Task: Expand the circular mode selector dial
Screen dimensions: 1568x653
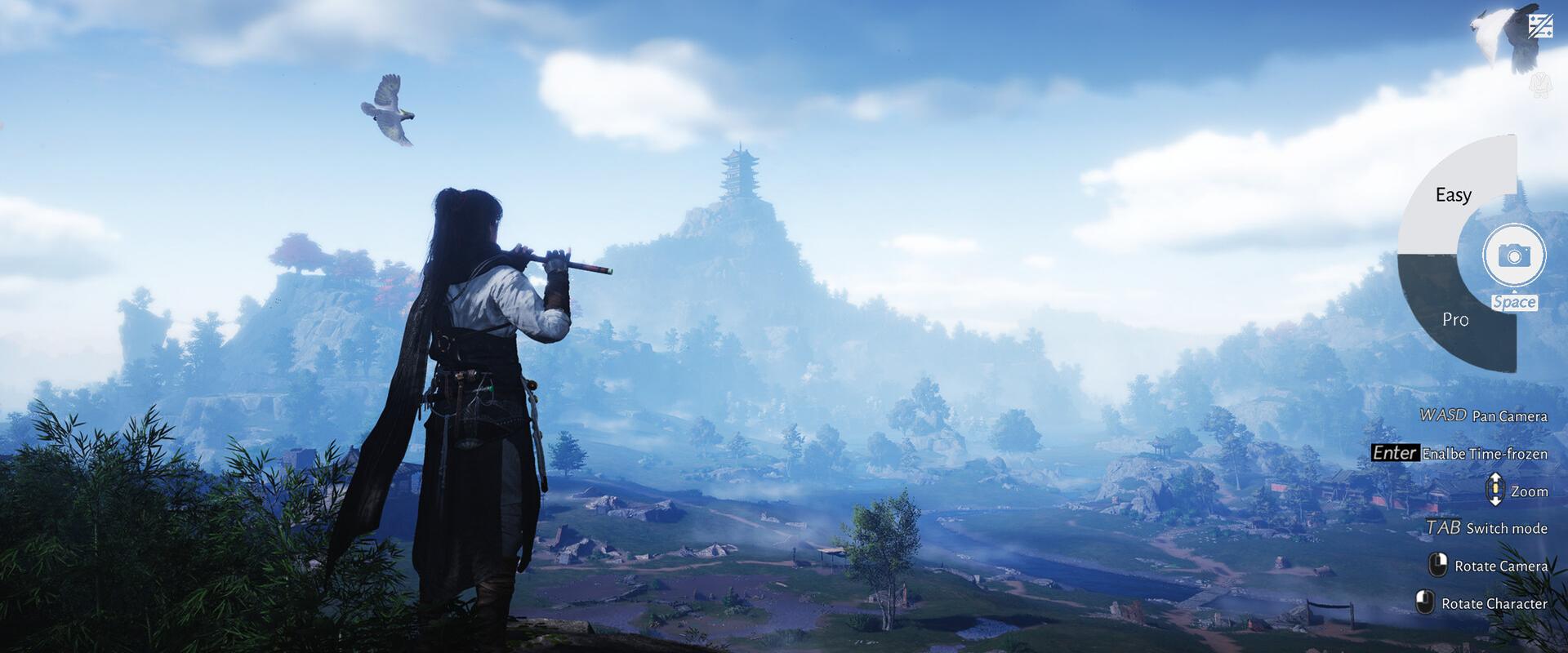Action: pos(1462,257)
